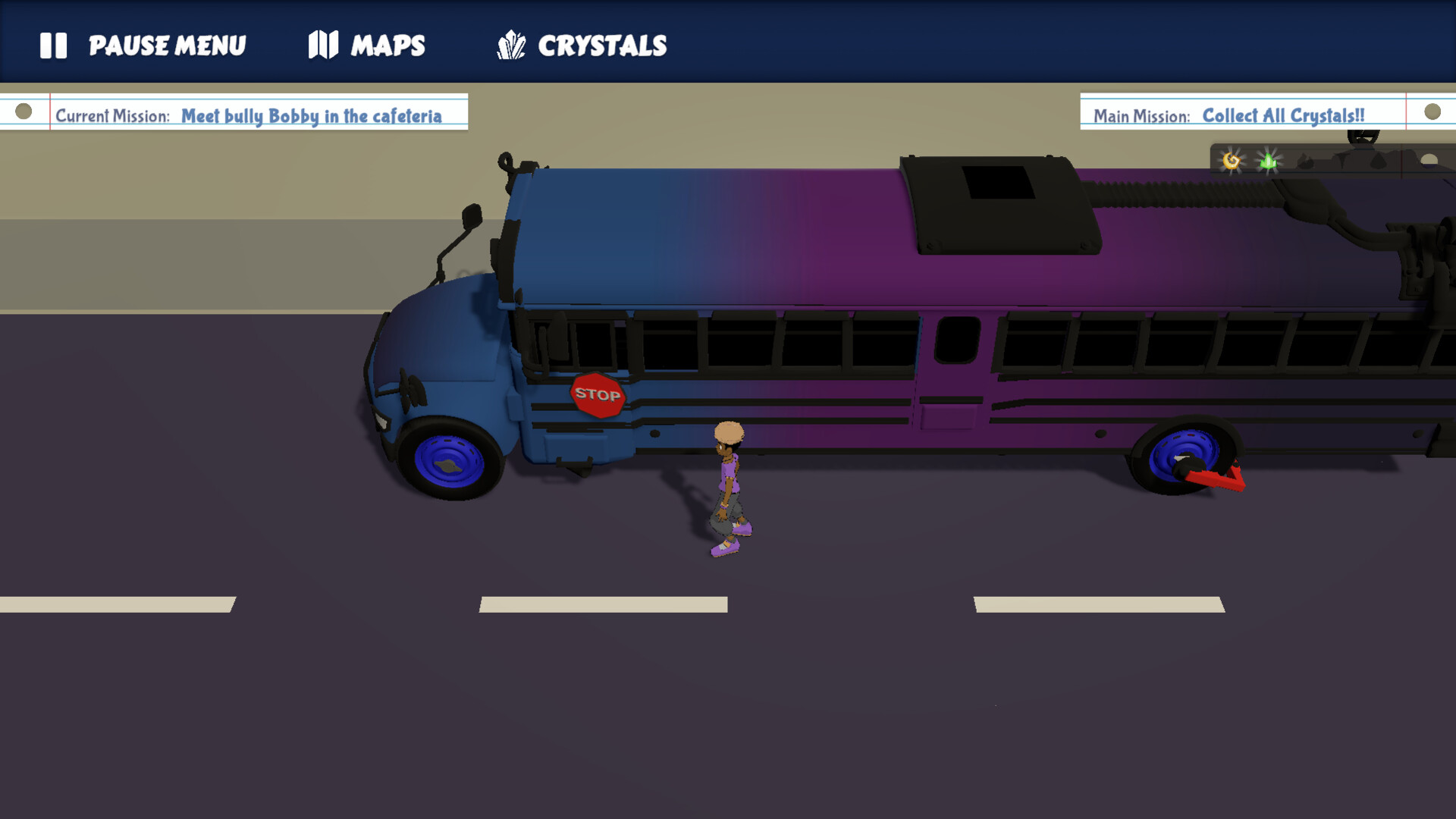Select the glowing green crystal icon

tap(1265, 159)
